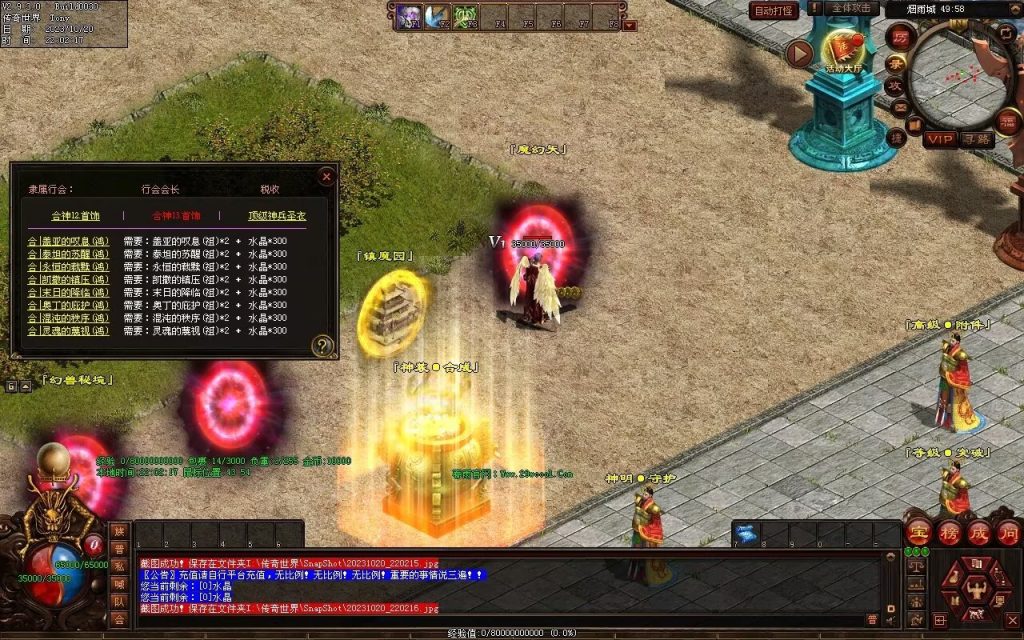Select the 顶级神兵圣衣 tab

tap(277, 215)
